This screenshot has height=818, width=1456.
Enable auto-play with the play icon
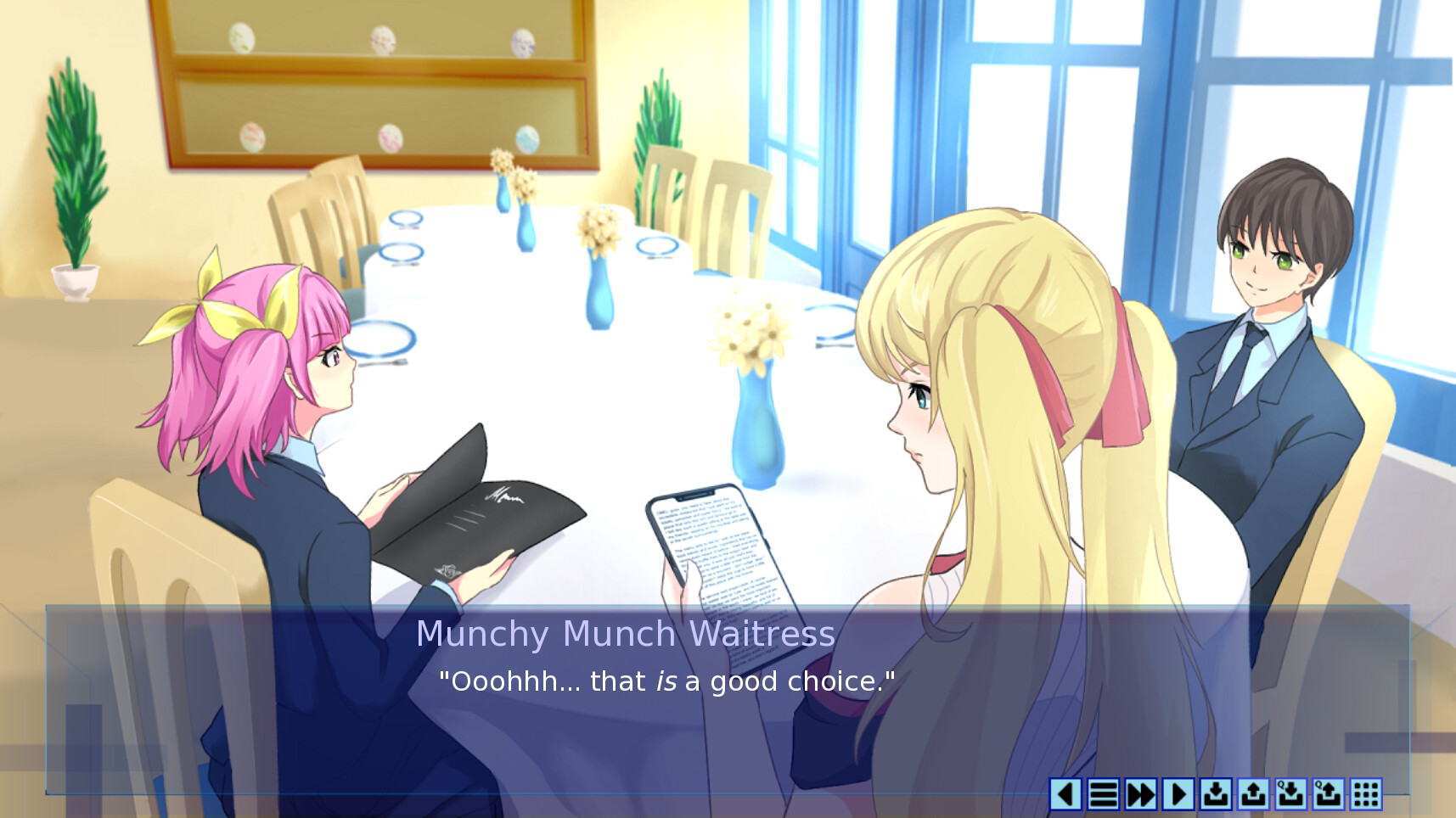pyautogui.click(x=1176, y=795)
